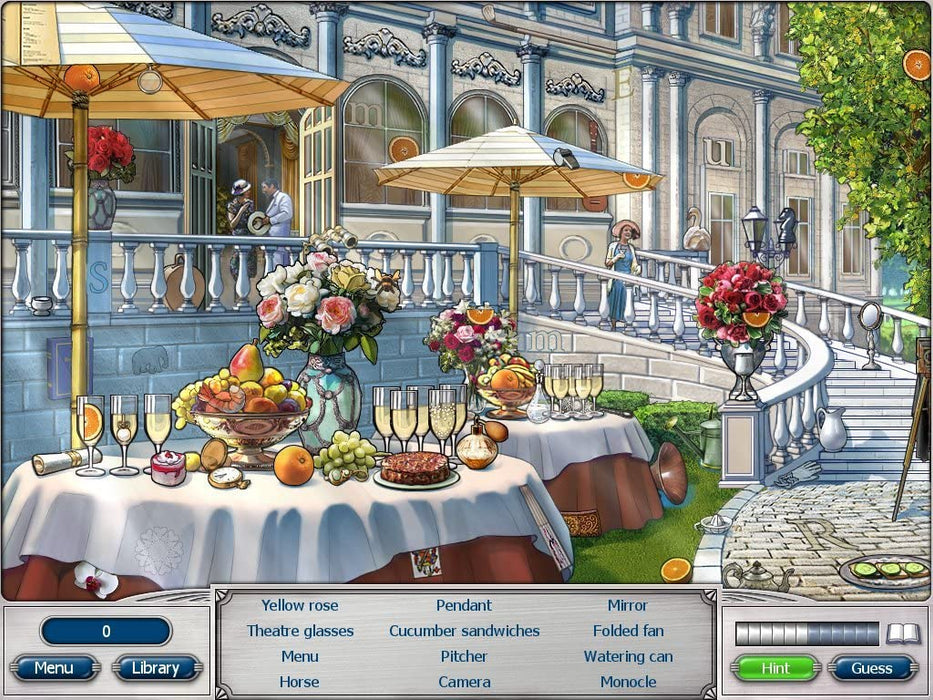Select 'Mirror' list entry

pos(628,605)
